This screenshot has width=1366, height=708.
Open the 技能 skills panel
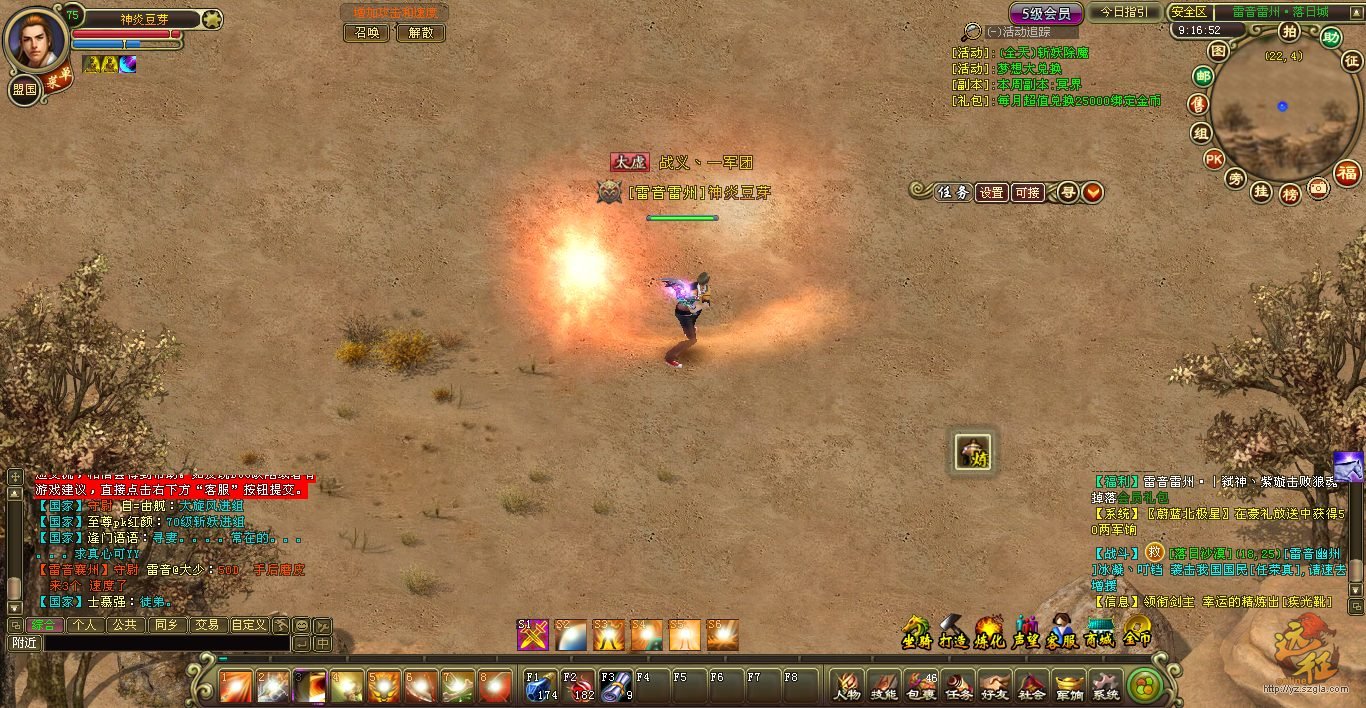tap(883, 686)
